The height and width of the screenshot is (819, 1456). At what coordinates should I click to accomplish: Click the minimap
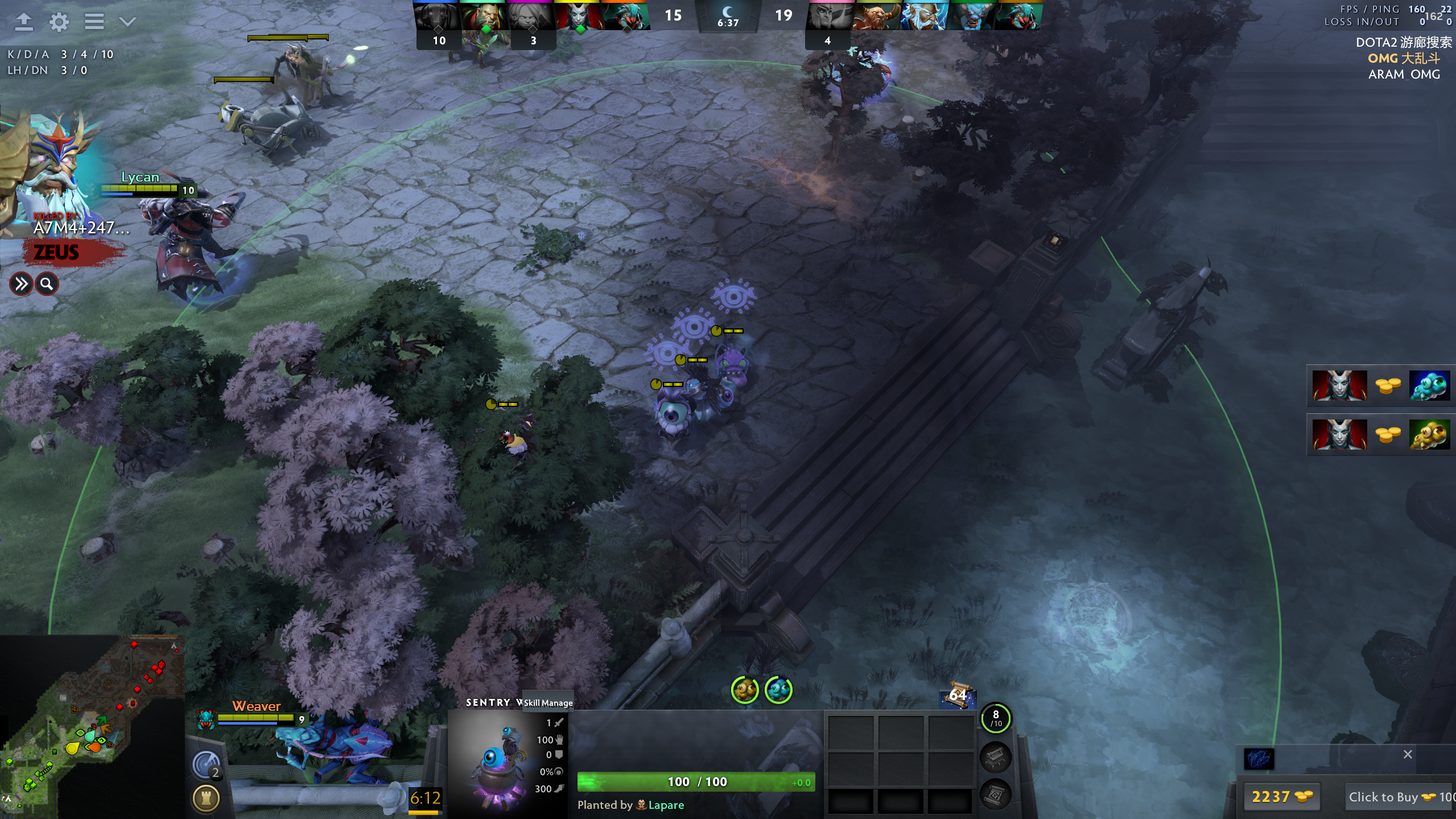pyautogui.click(x=91, y=727)
